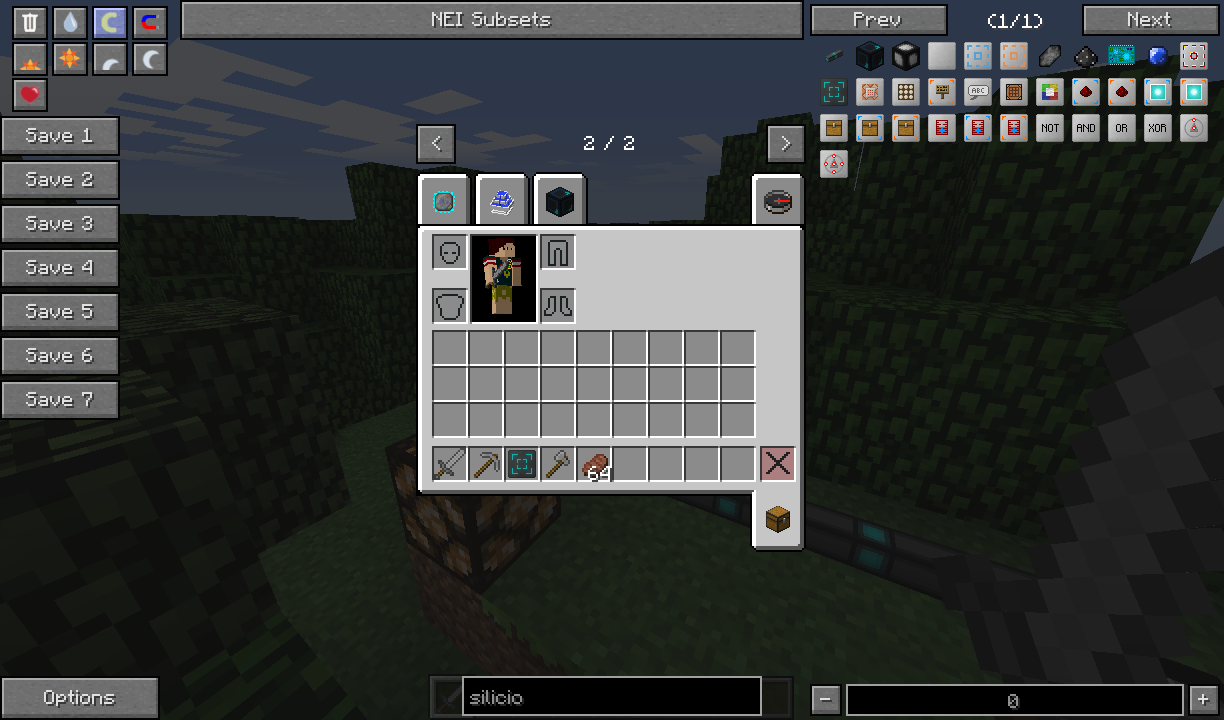Click the trash can delete icon
The height and width of the screenshot is (720, 1224).
click(30, 23)
